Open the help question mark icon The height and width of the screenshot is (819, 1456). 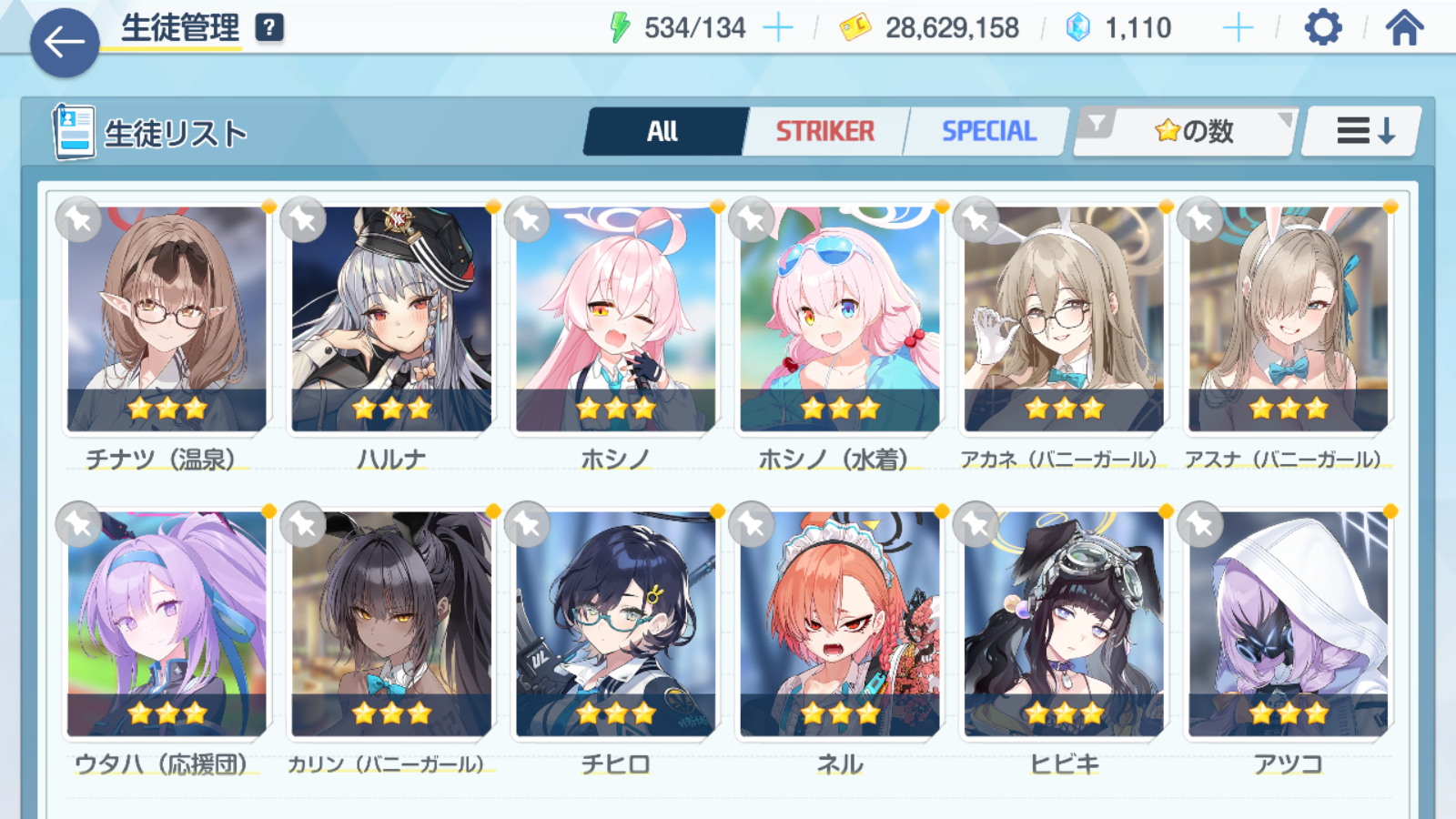pos(268,28)
